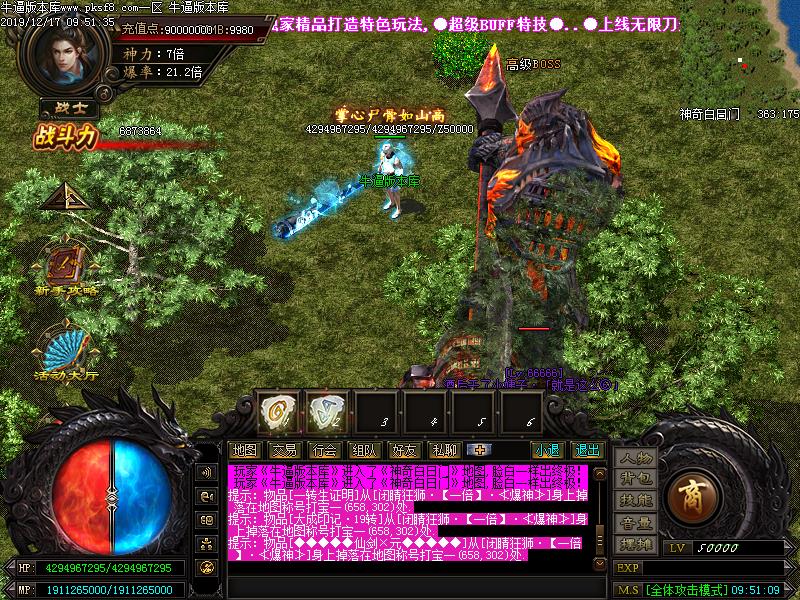Open the 技能 skills panel
The width and height of the screenshot is (800, 600).
coord(634,501)
